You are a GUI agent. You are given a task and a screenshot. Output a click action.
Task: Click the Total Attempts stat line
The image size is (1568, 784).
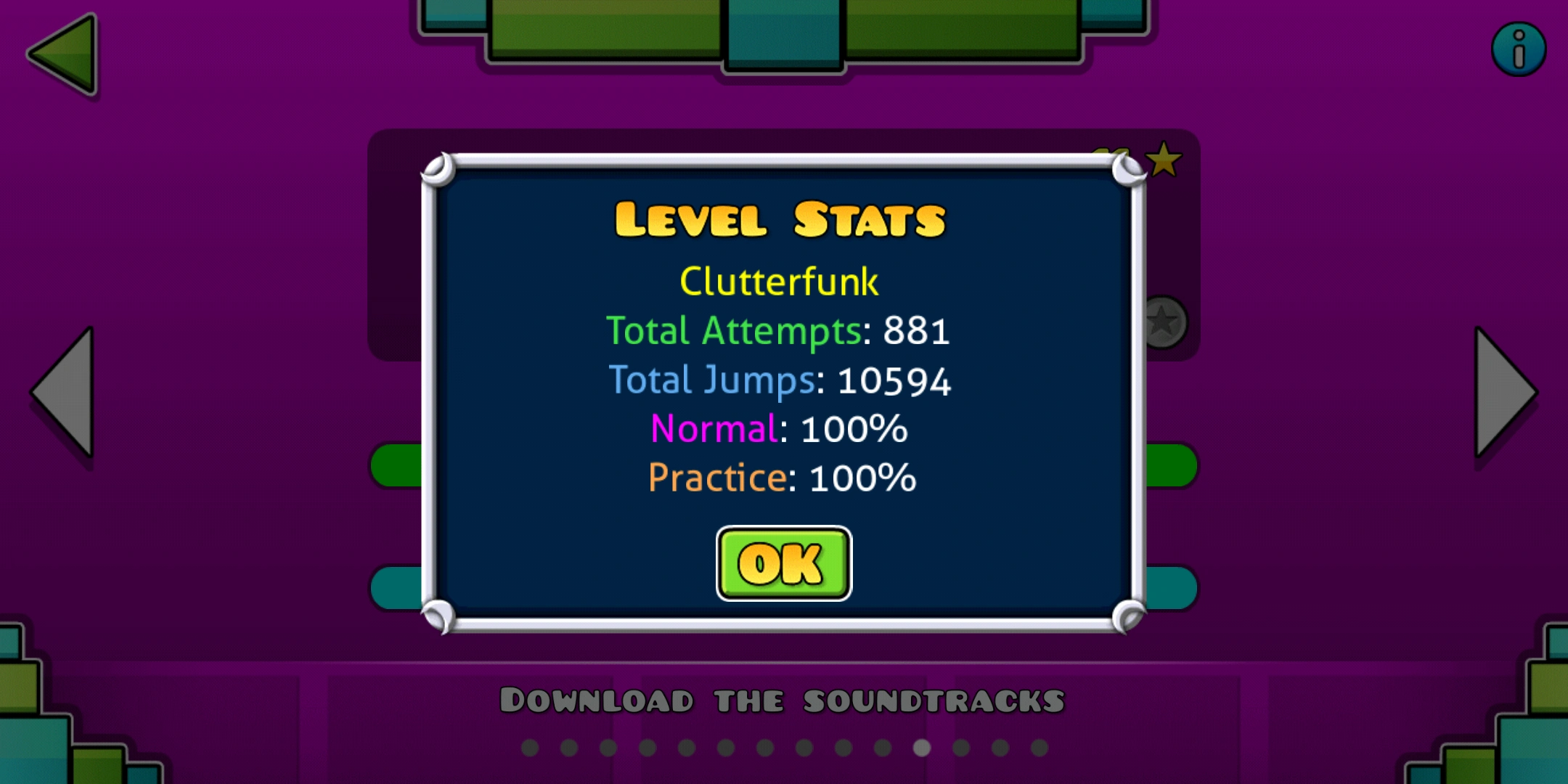coord(780,332)
